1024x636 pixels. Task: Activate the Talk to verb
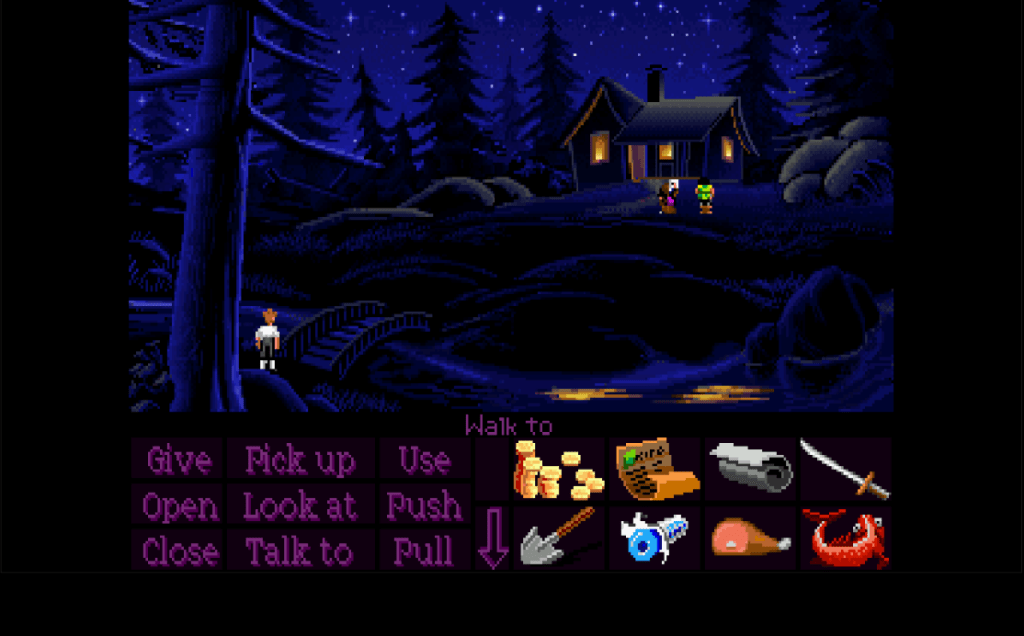[x=300, y=551]
